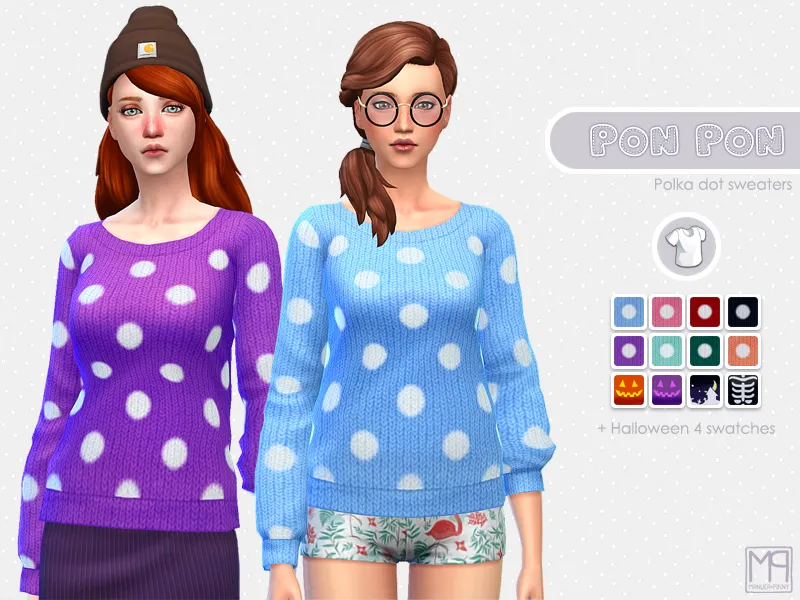Choose the pink polka dot swatch
The height and width of the screenshot is (600, 800).
tap(666, 312)
